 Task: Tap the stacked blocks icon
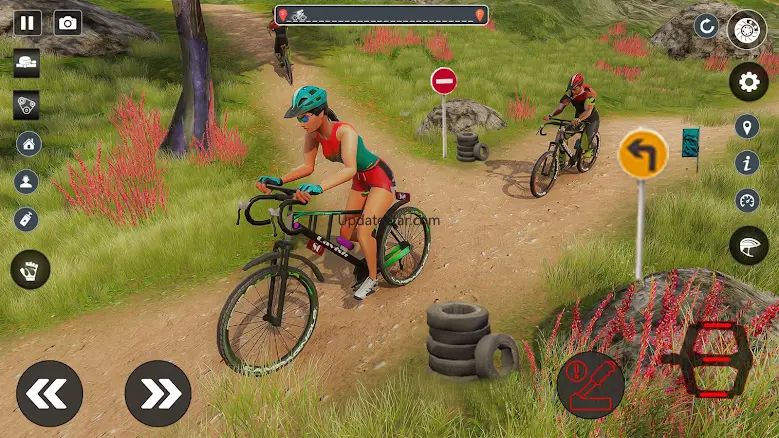[x=27, y=63]
